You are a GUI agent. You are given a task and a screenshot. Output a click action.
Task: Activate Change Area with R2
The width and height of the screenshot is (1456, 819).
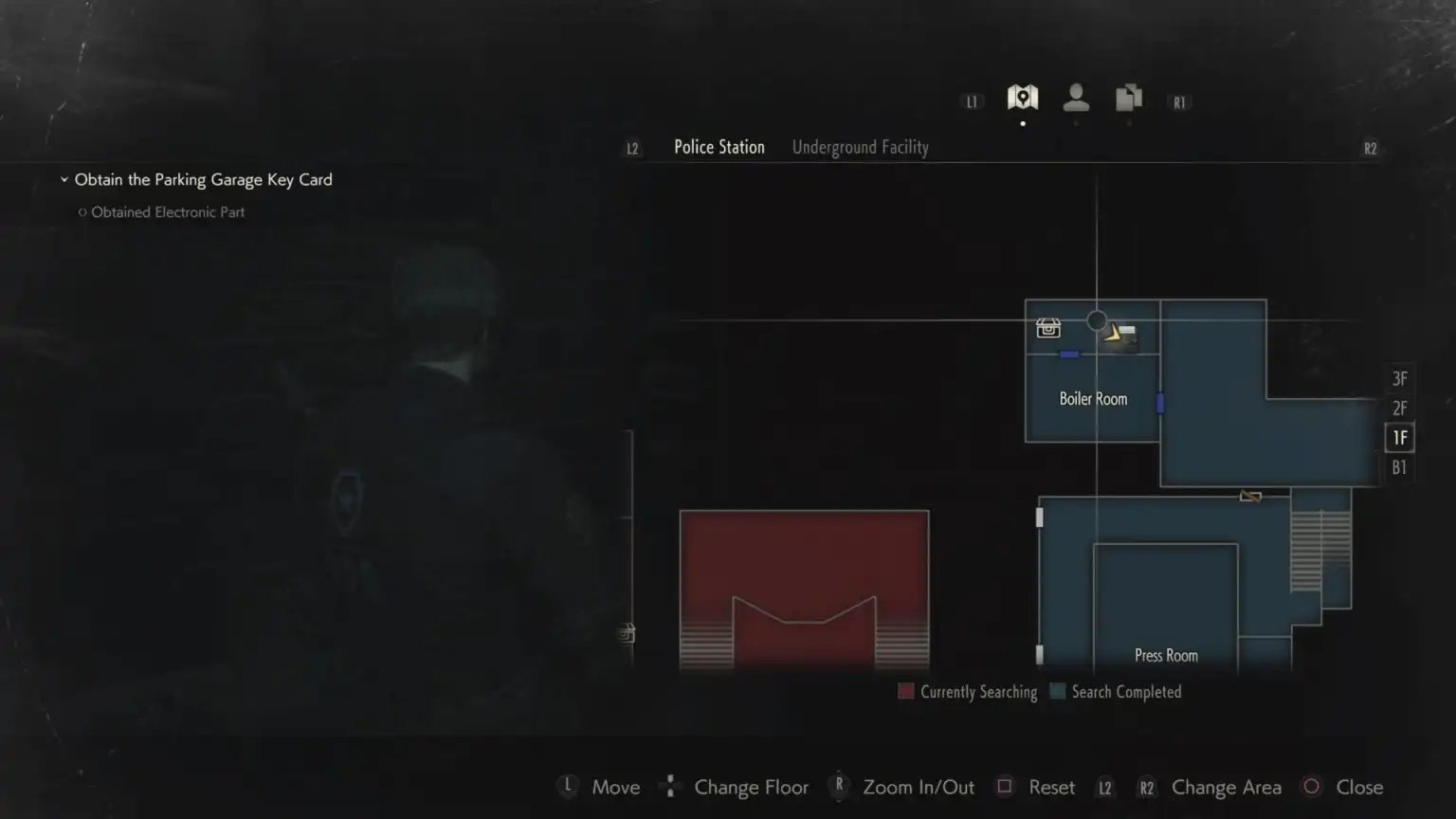pos(1147,787)
